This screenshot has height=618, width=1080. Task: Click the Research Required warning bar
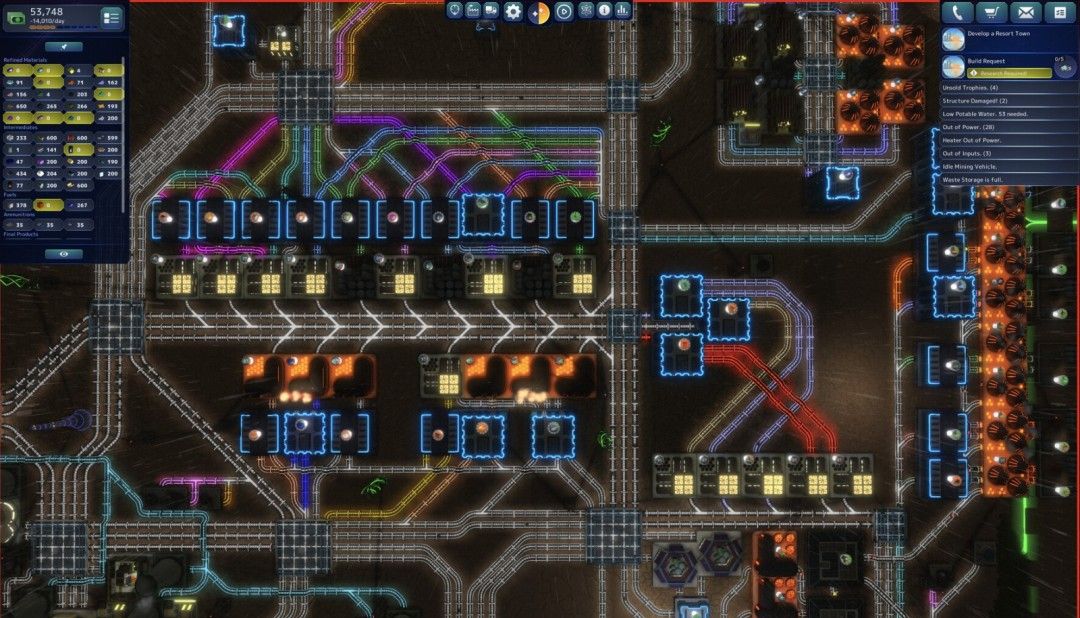point(1010,73)
